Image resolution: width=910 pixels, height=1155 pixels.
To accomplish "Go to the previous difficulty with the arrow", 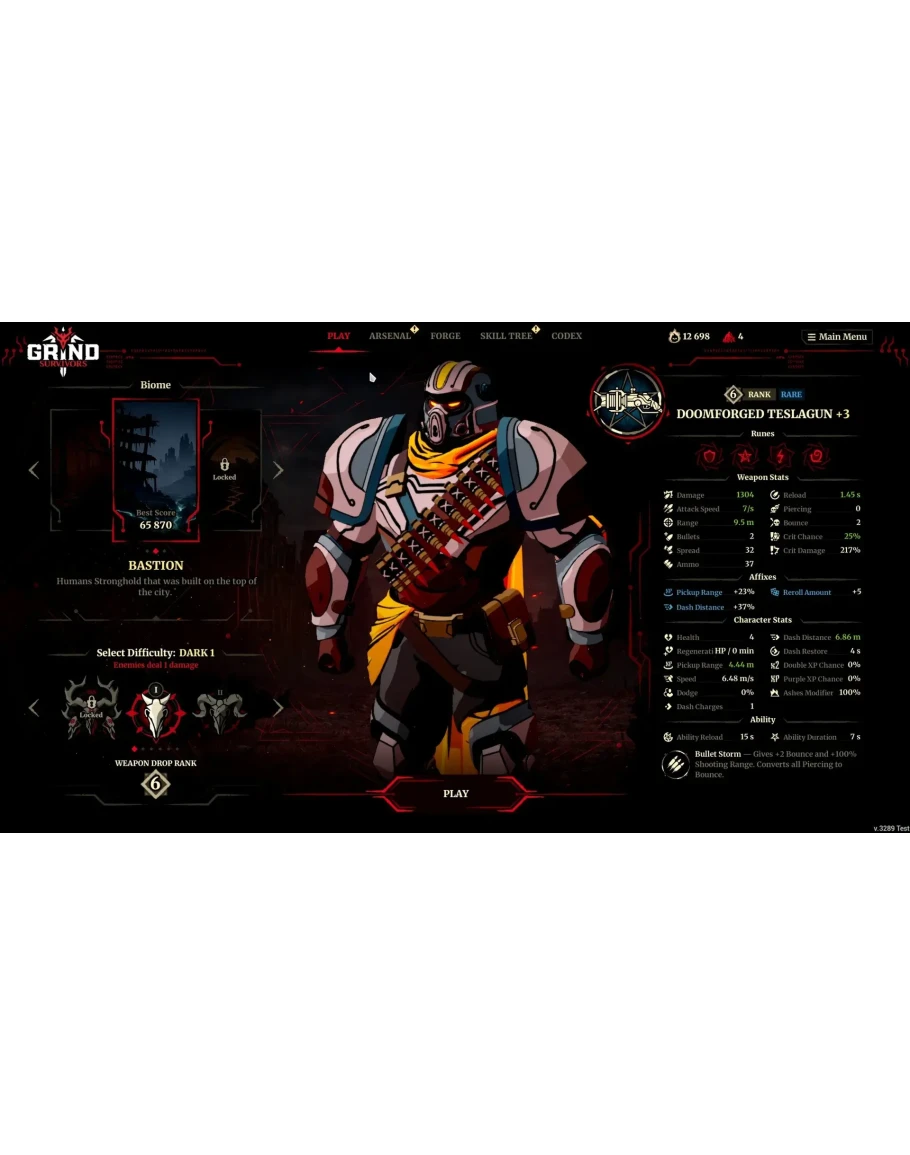I will point(34,708).
